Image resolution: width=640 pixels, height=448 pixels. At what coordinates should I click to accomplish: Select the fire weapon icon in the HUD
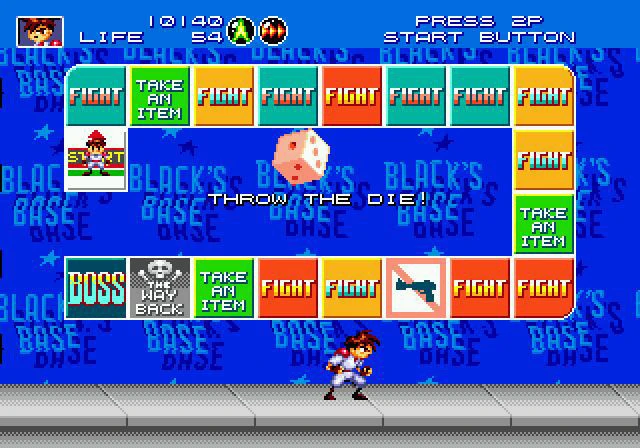[x=272, y=31]
